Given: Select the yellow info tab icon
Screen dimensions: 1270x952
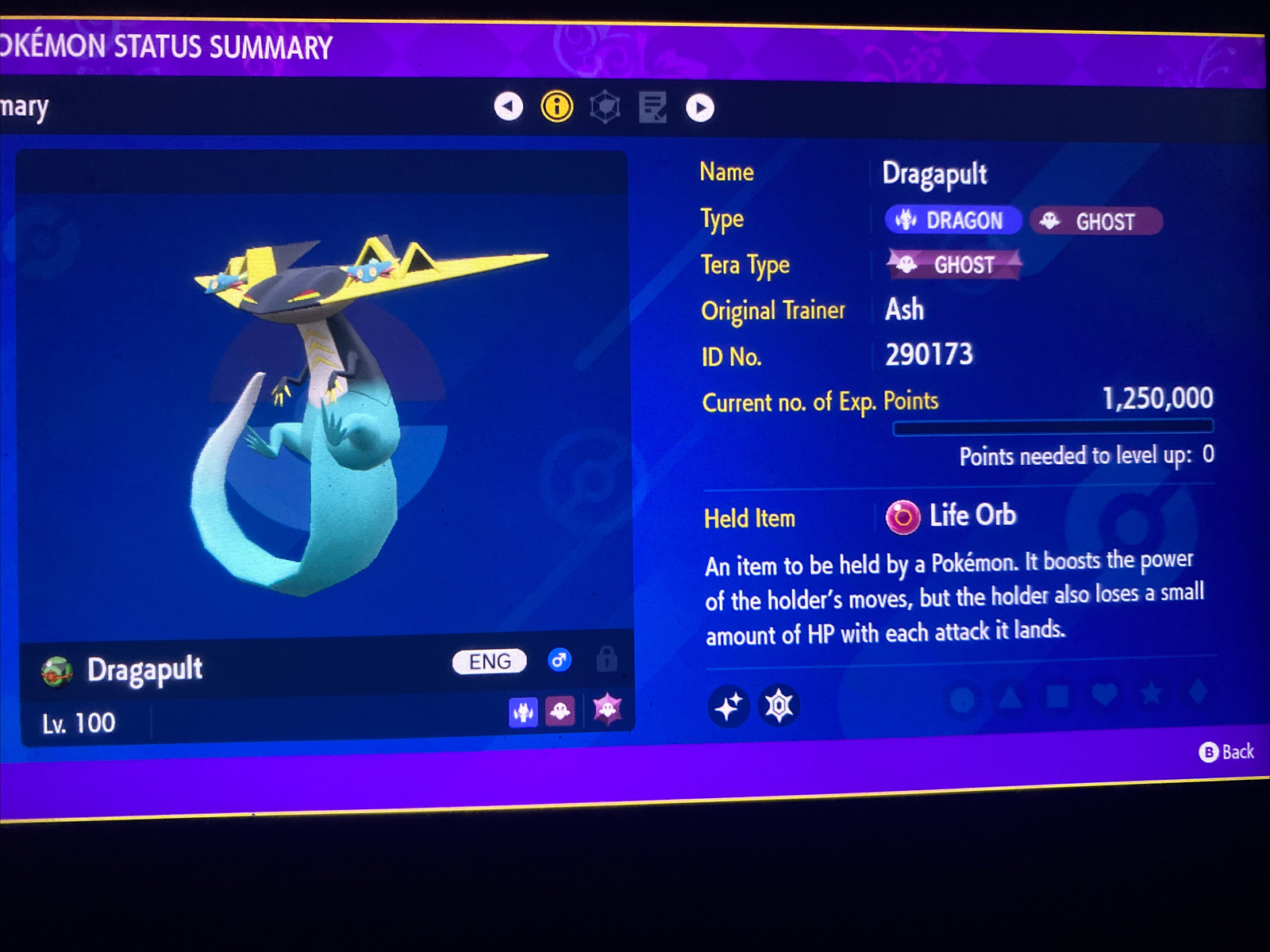Looking at the screenshot, I should click(x=556, y=106).
